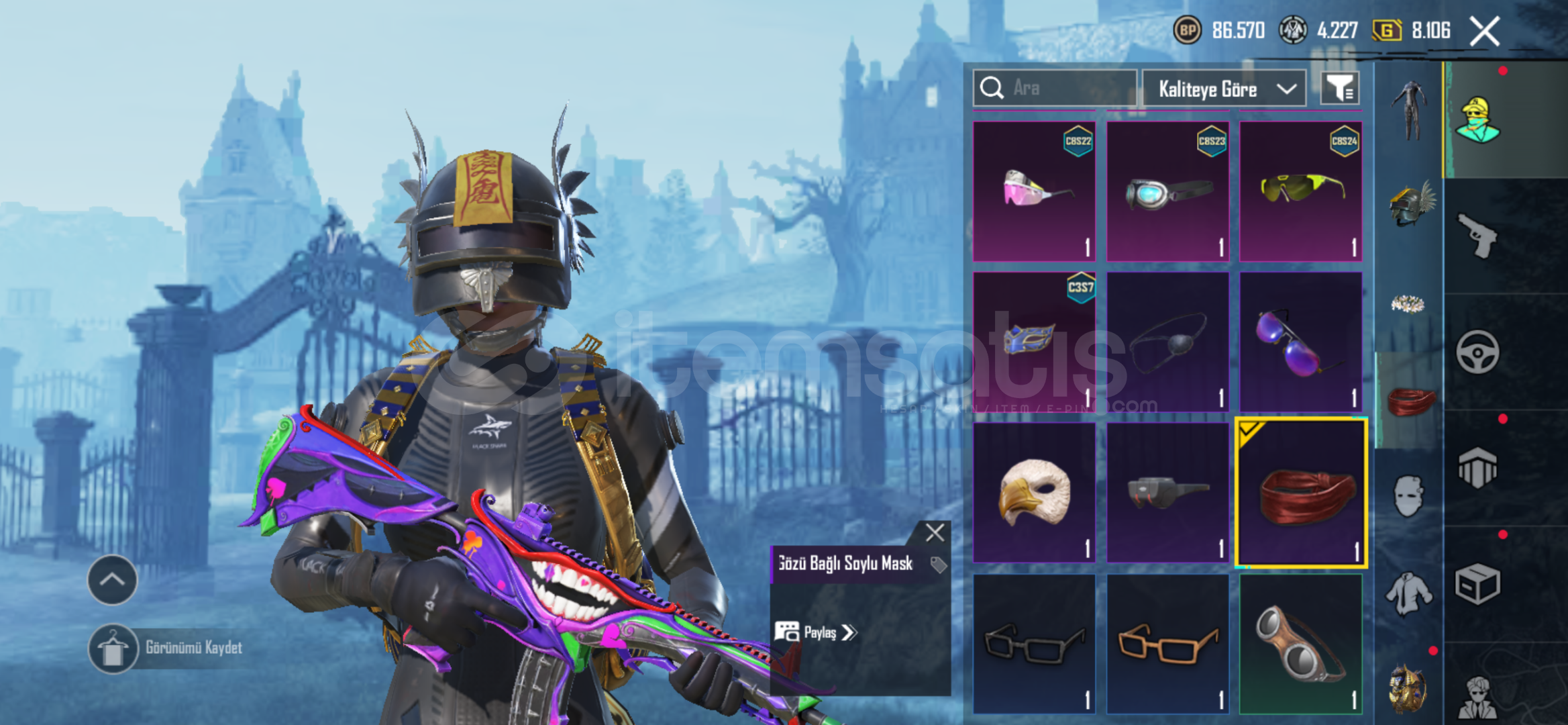Select the blue aviator goggles item
The height and width of the screenshot is (725, 1568).
(x=1167, y=192)
